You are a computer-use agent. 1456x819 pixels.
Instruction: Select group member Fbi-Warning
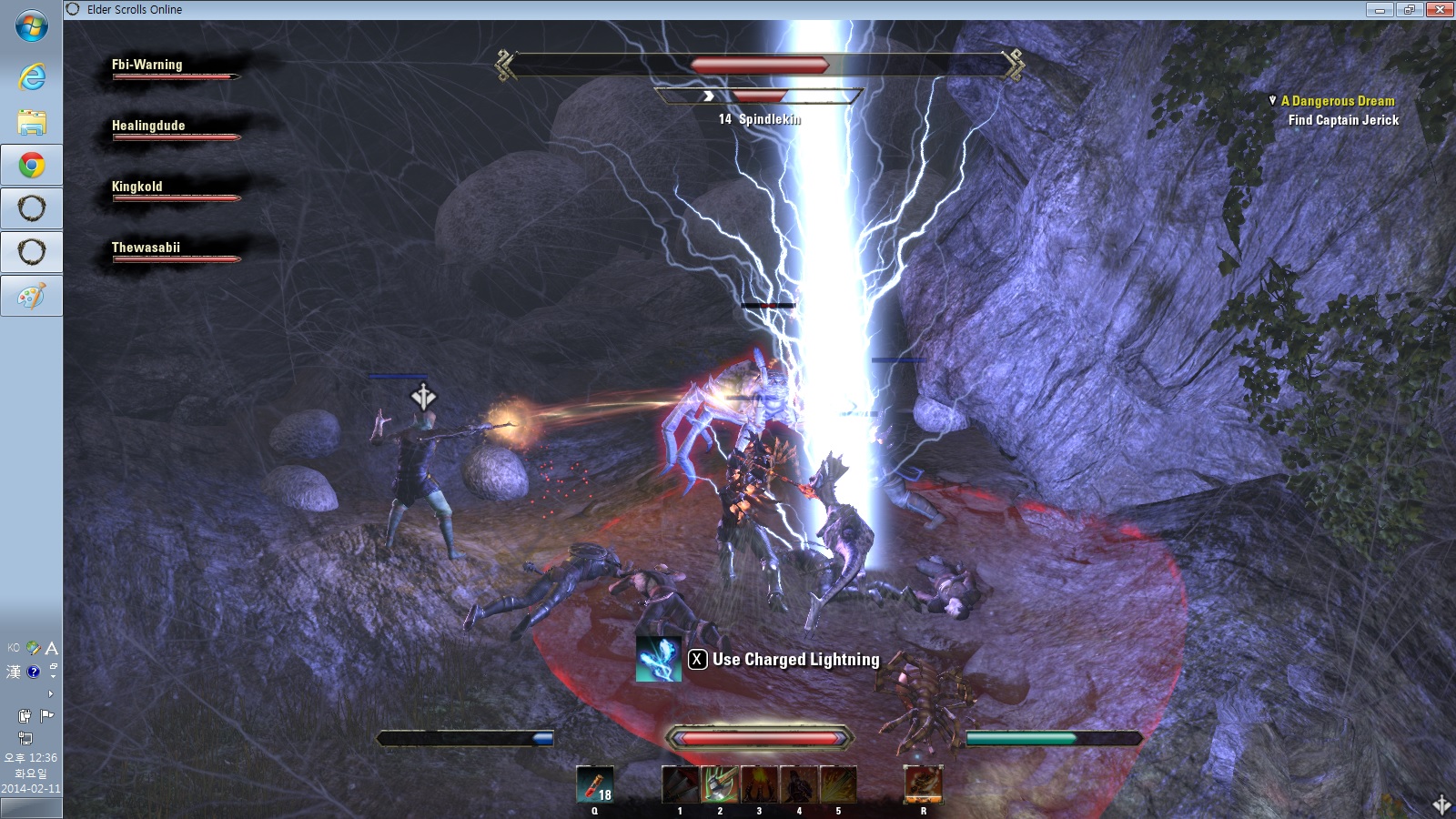point(147,65)
